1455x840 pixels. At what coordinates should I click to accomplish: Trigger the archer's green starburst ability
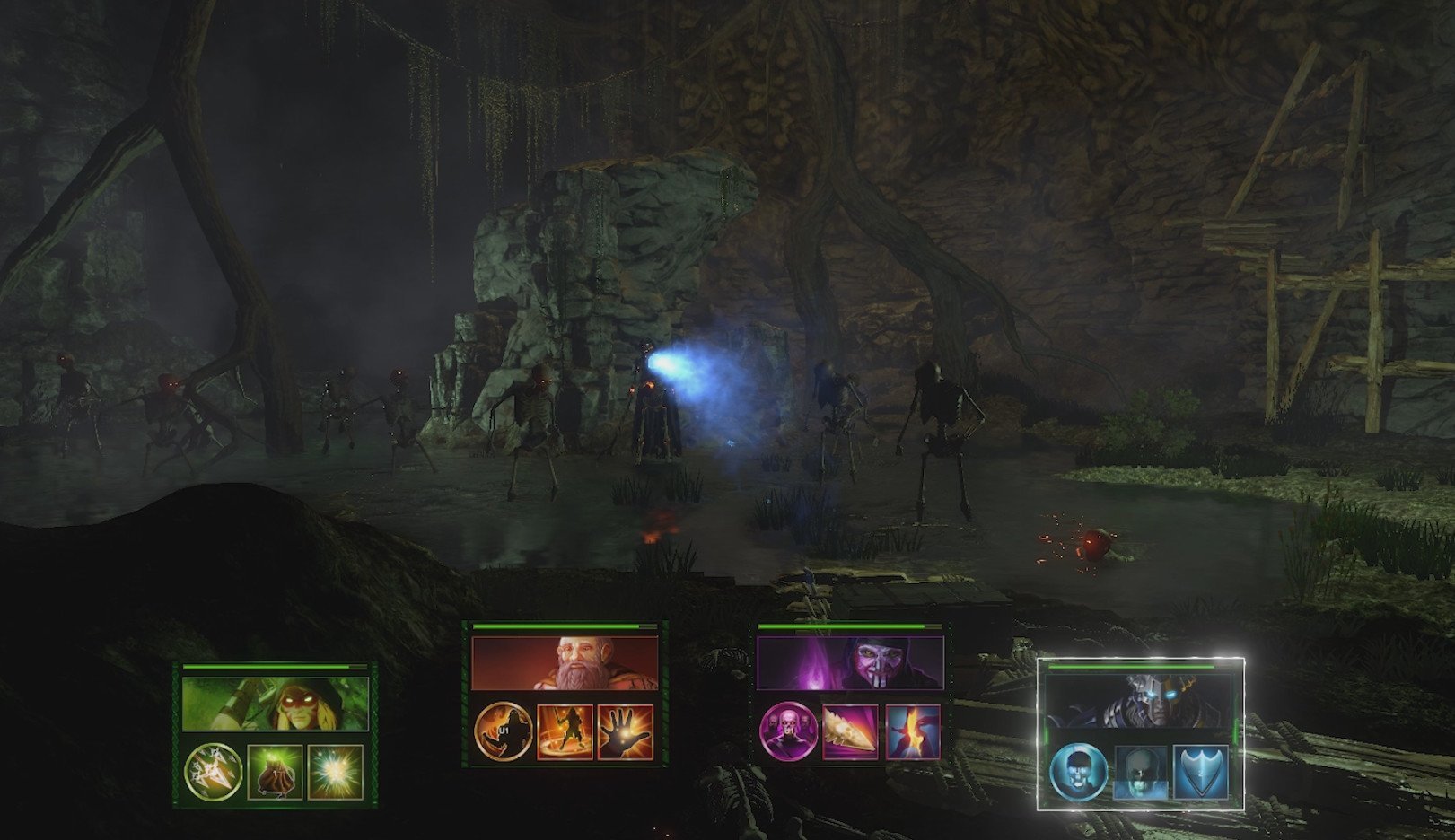[x=335, y=772]
